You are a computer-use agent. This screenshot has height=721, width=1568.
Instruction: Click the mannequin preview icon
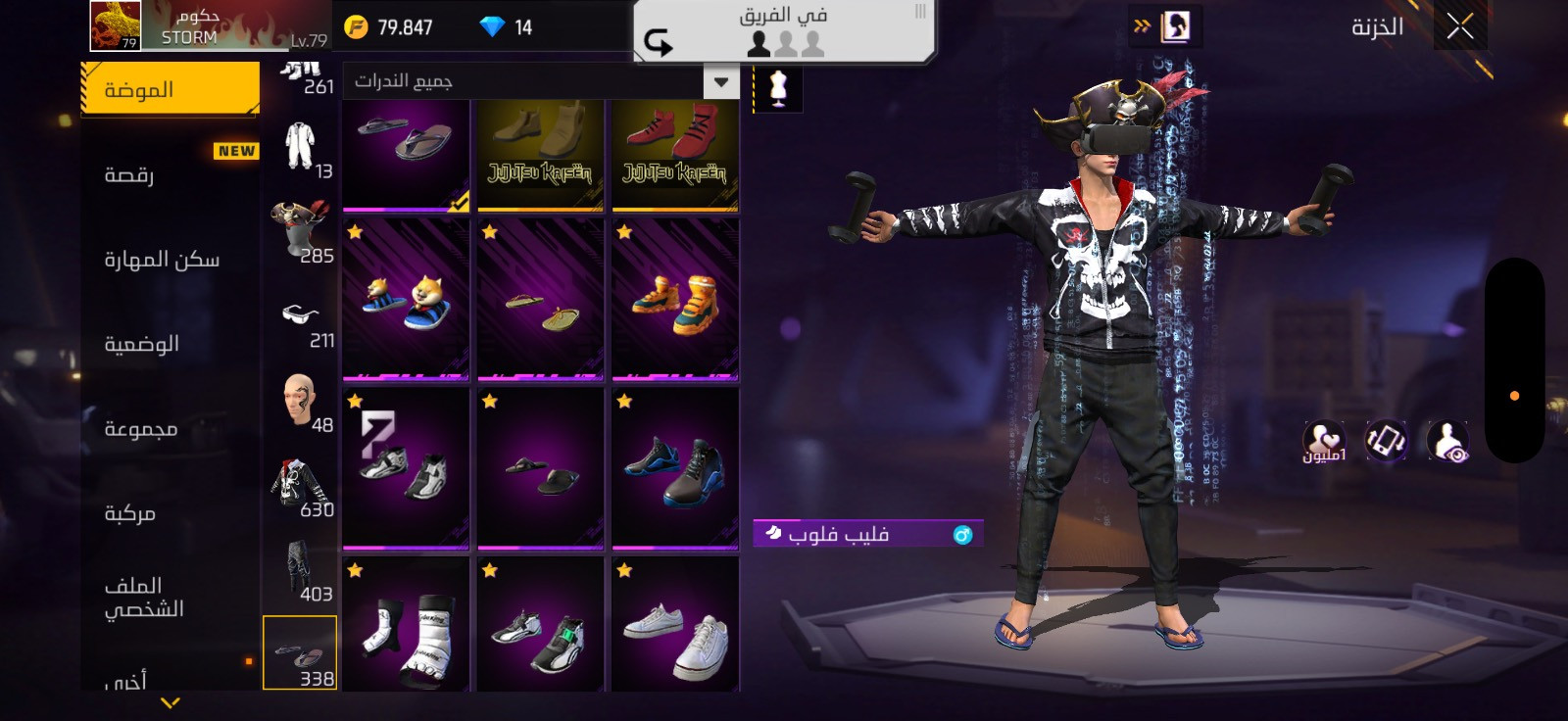(x=778, y=88)
